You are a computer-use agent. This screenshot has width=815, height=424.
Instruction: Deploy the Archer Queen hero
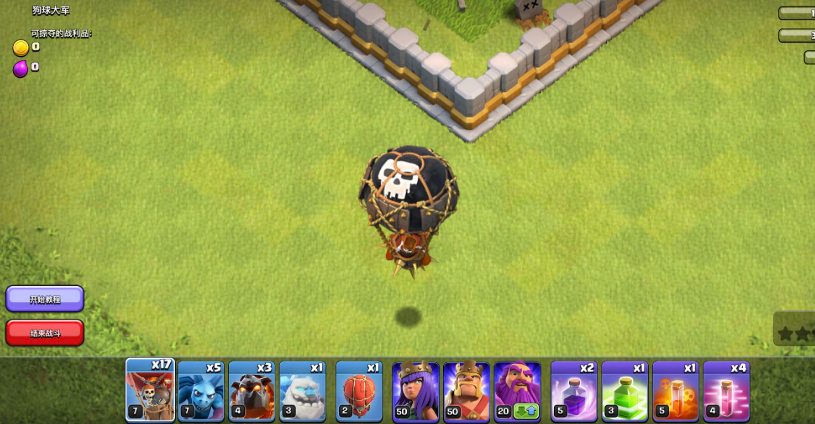tap(416, 390)
